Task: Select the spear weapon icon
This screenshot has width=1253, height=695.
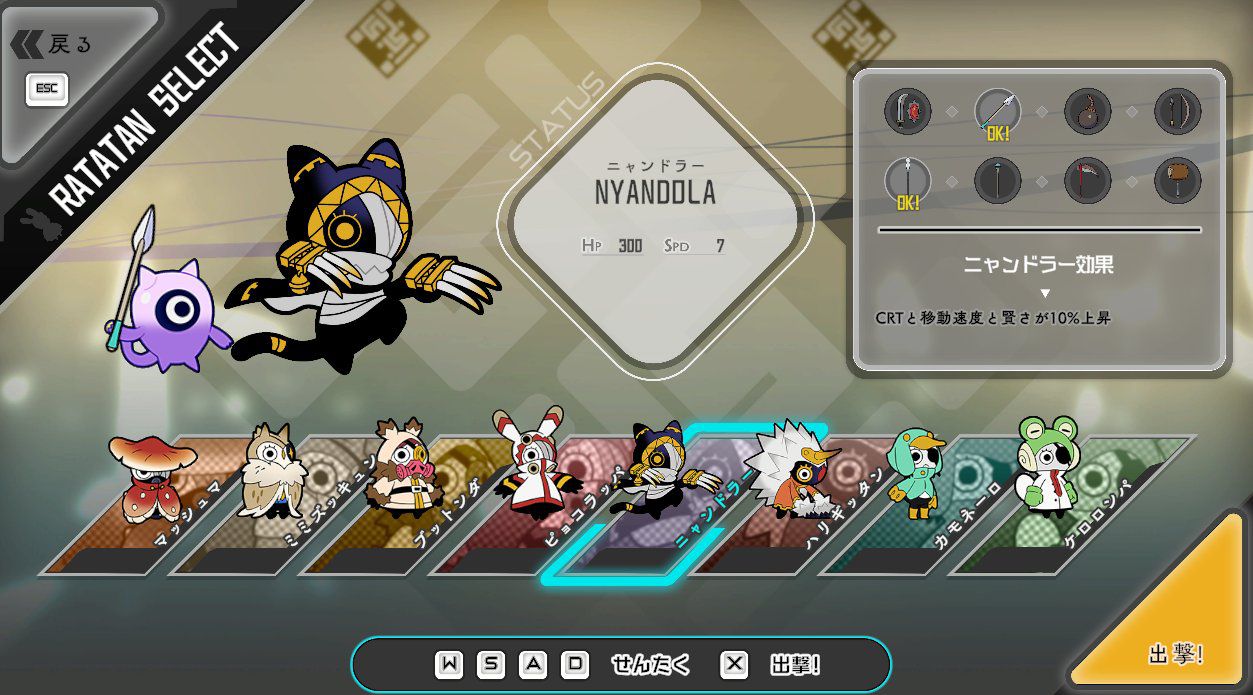Action: click(x=998, y=111)
